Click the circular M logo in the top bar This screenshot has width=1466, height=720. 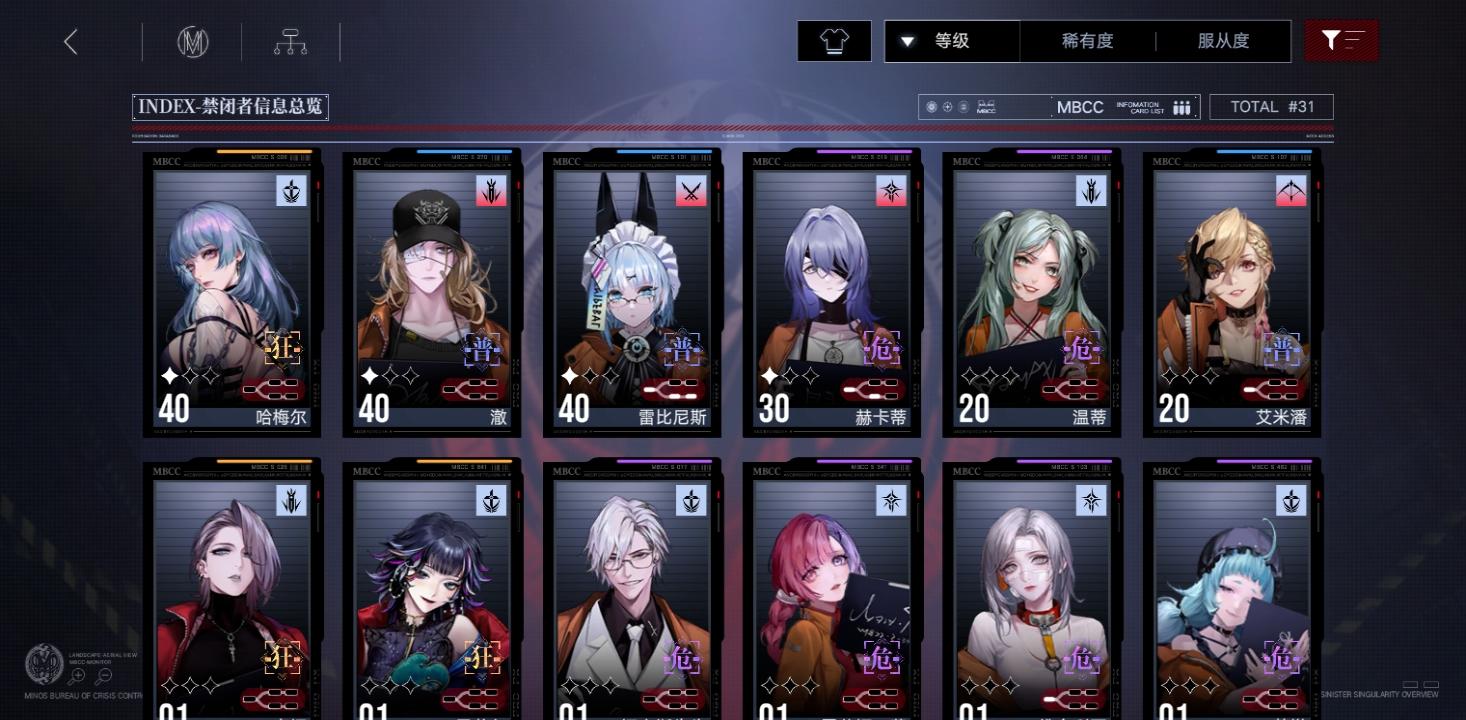192,41
